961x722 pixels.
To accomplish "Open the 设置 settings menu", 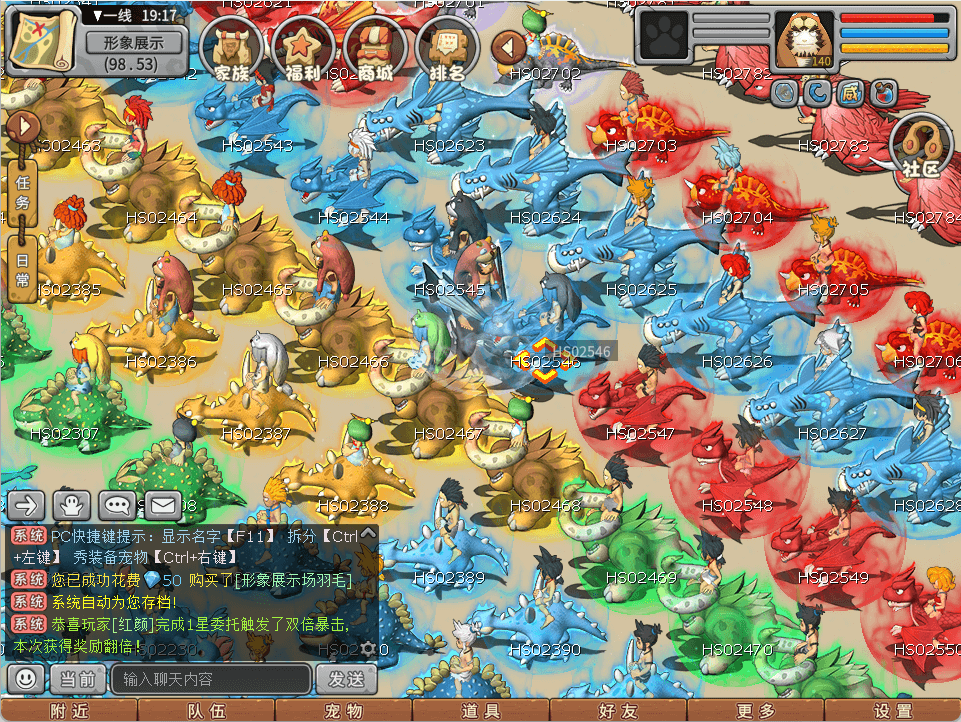I will [892, 711].
